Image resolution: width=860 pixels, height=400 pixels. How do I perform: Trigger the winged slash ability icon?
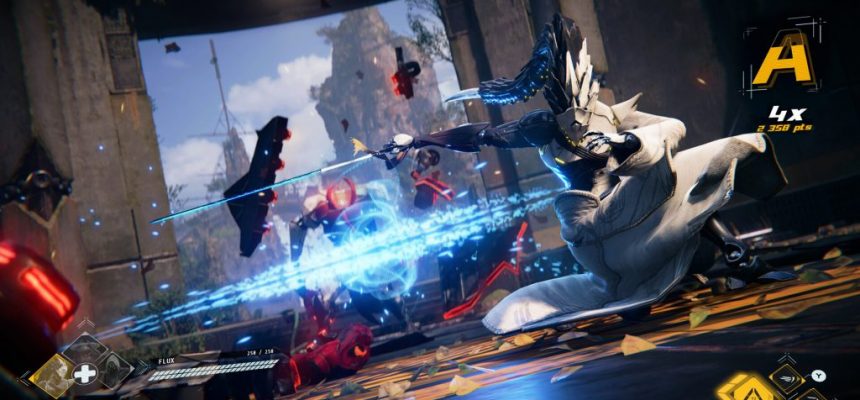click(787, 376)
